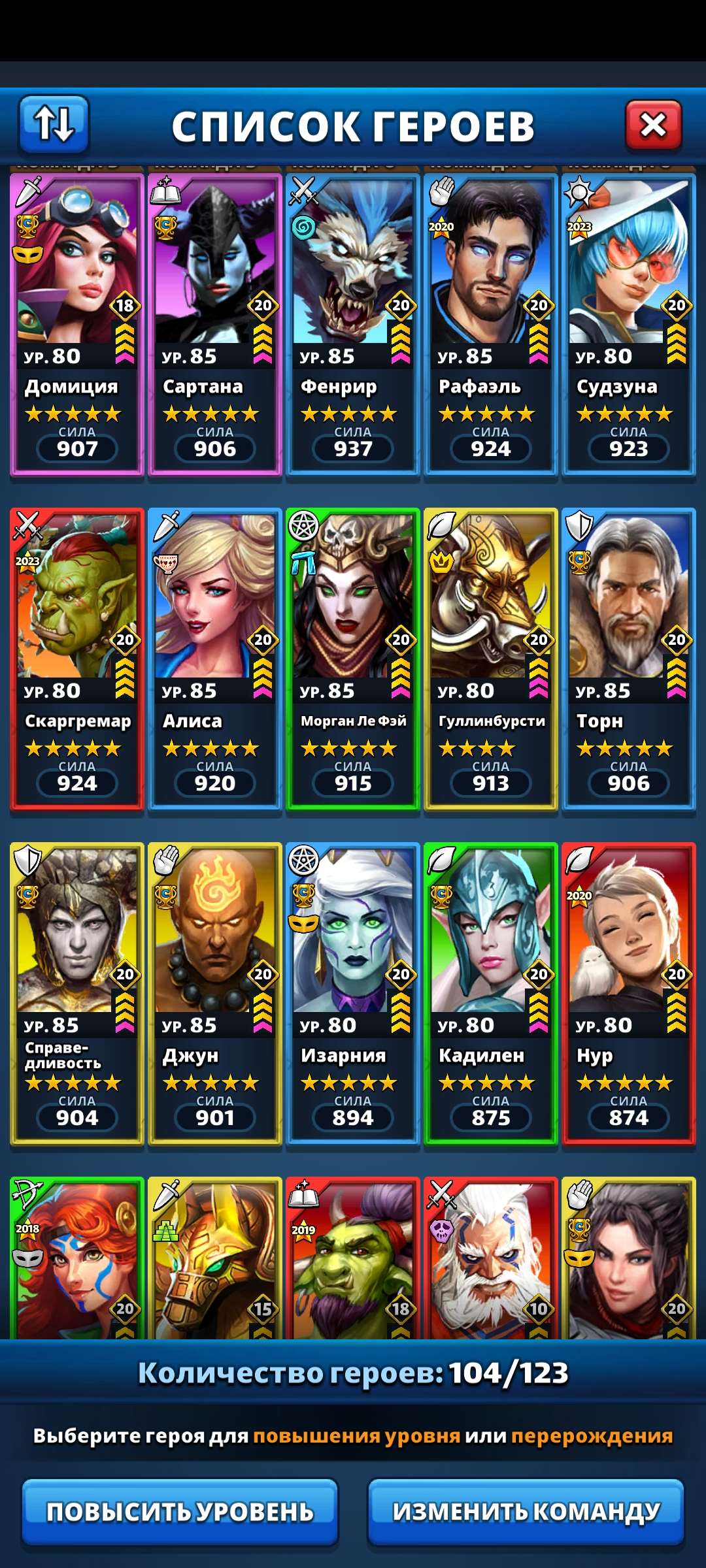Choose the Изарния hero card

pos(353,993)
